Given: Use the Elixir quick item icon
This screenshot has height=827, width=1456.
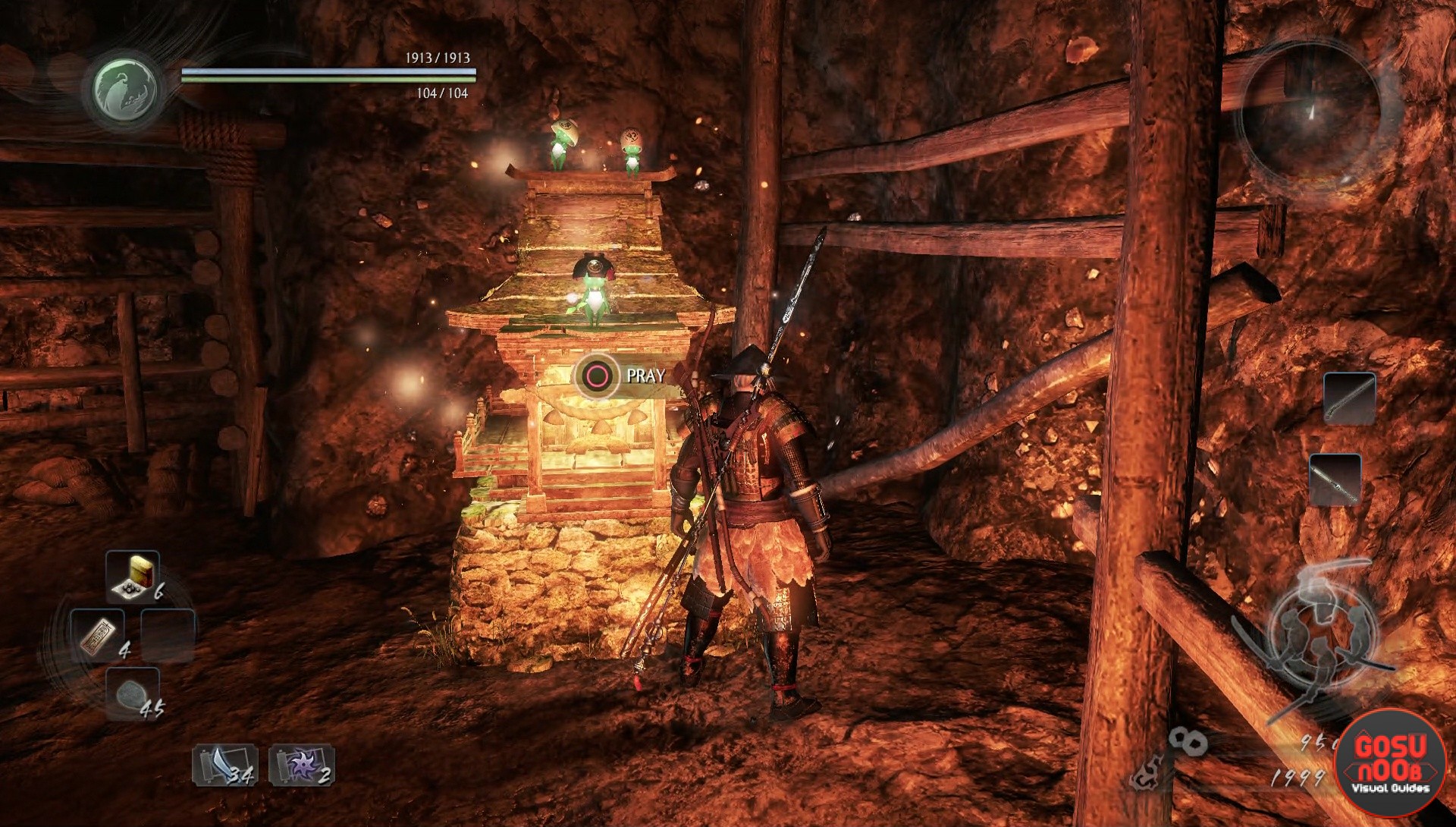Looking at the screenshot, I should [132, 577].
